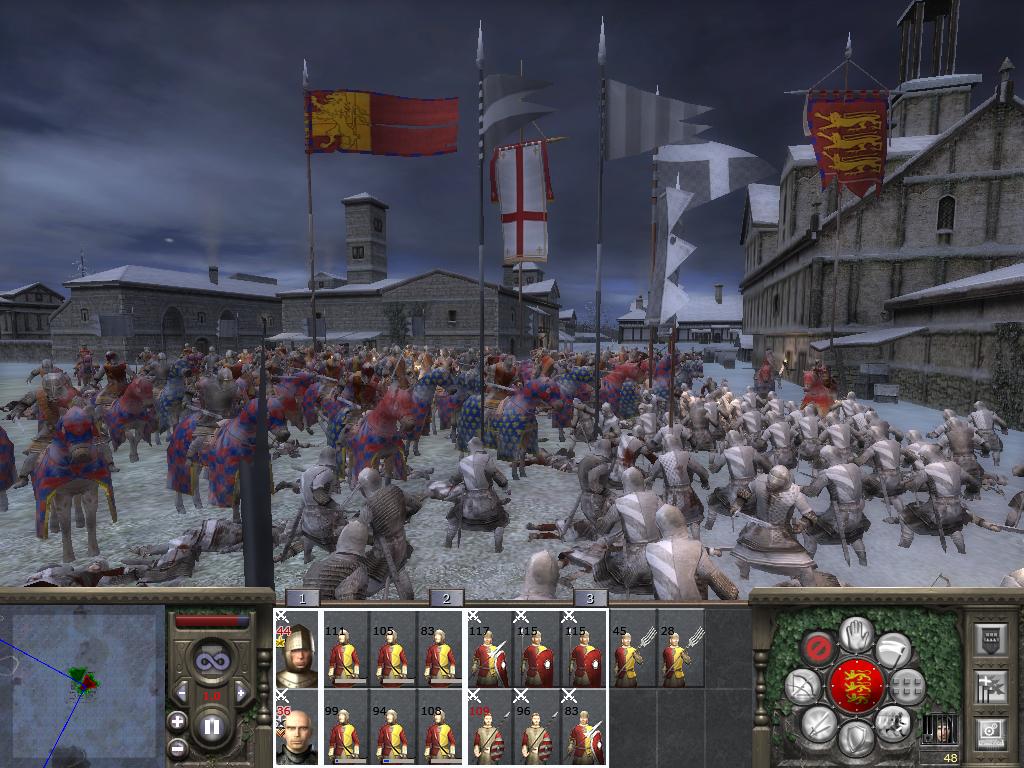This screenshot has width=1024, height=768.
Task: Toggle the infinity speed button
Action: click(211, 662)
